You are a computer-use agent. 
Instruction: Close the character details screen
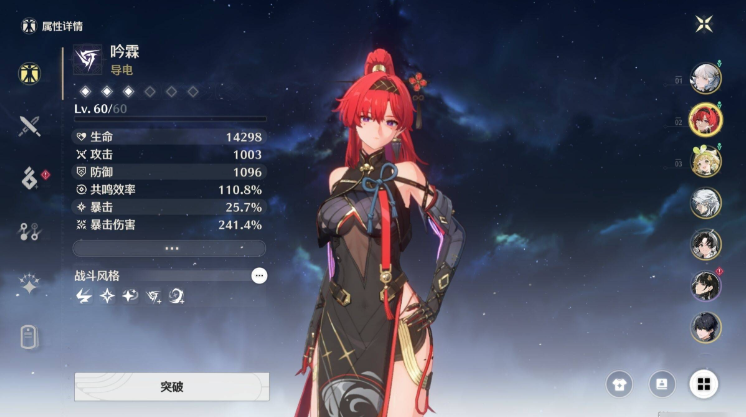tap(704, 24)
